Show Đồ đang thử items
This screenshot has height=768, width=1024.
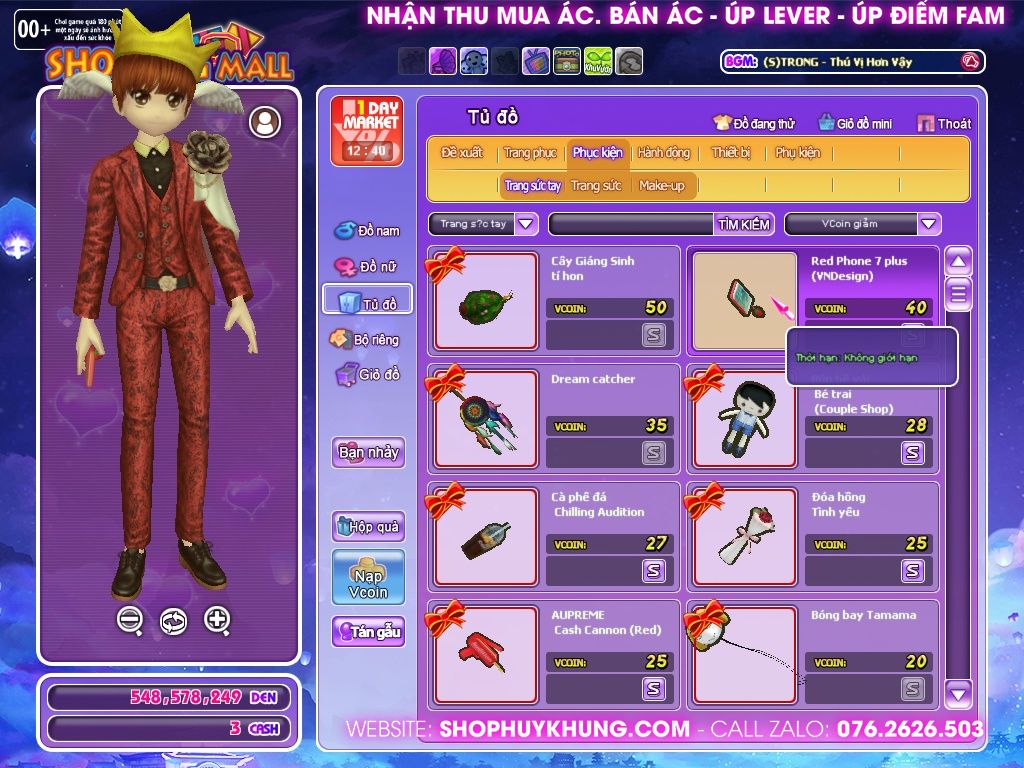tap(754, 124)
